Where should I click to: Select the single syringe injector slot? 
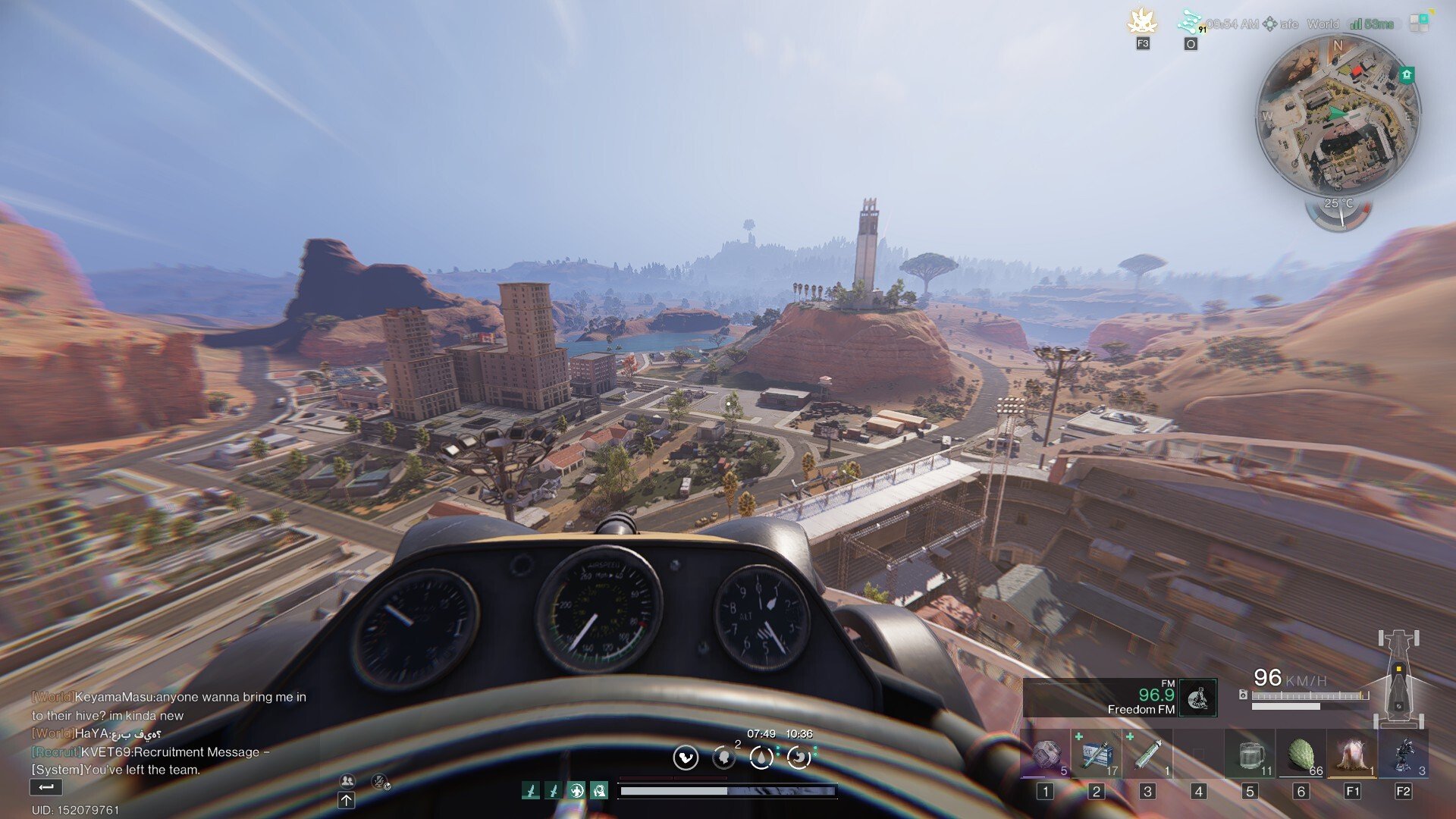point(1147,755)
